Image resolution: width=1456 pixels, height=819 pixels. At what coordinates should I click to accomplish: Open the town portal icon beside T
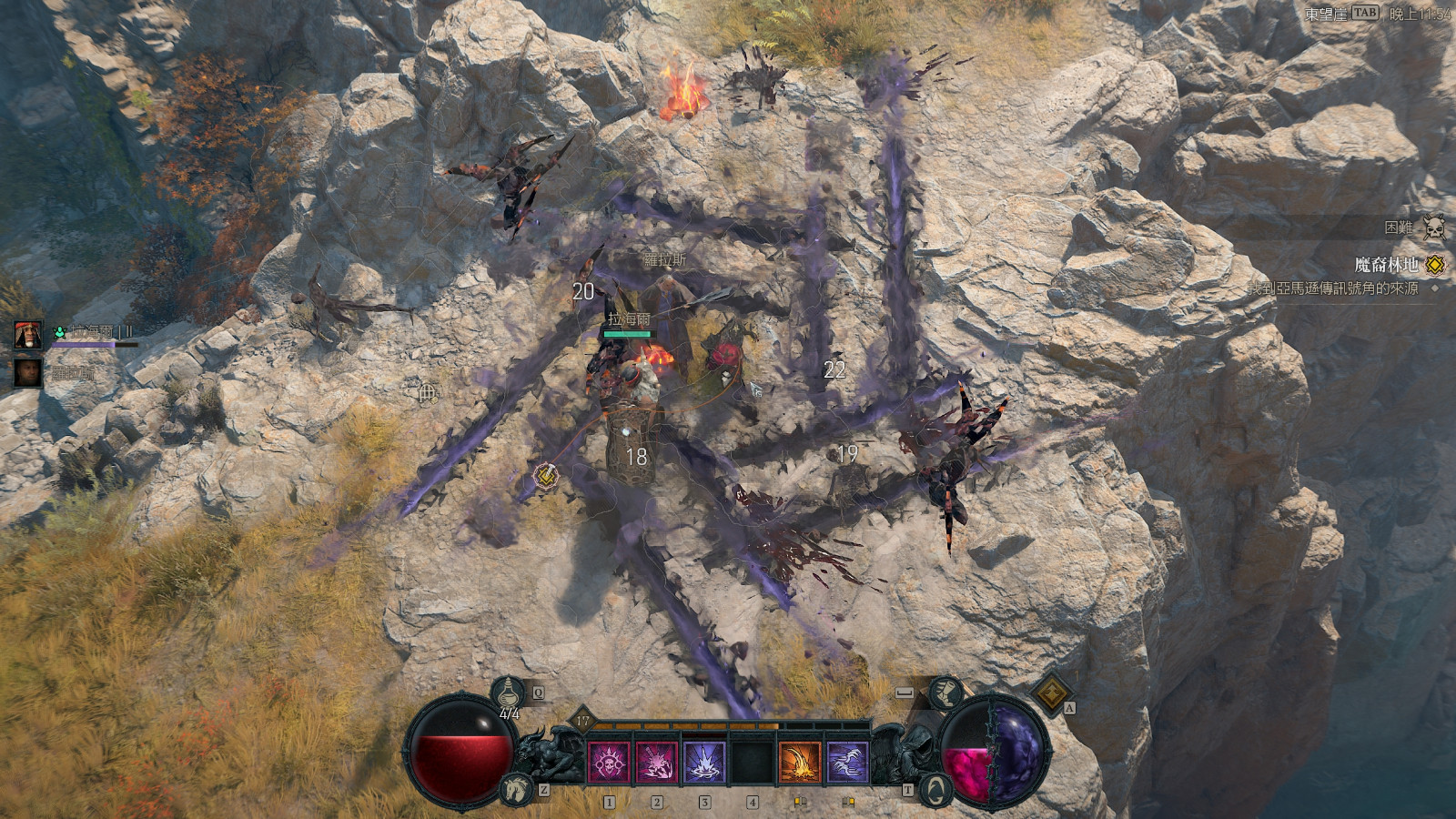tap(935, 791)
